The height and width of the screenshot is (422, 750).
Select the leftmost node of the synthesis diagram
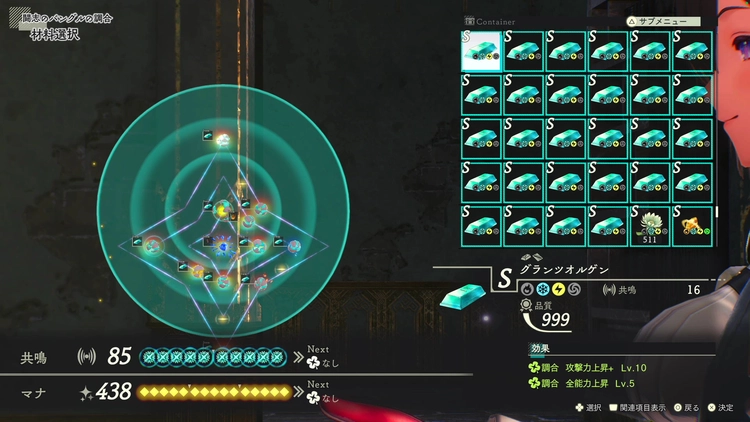click(x=153, y=244)
